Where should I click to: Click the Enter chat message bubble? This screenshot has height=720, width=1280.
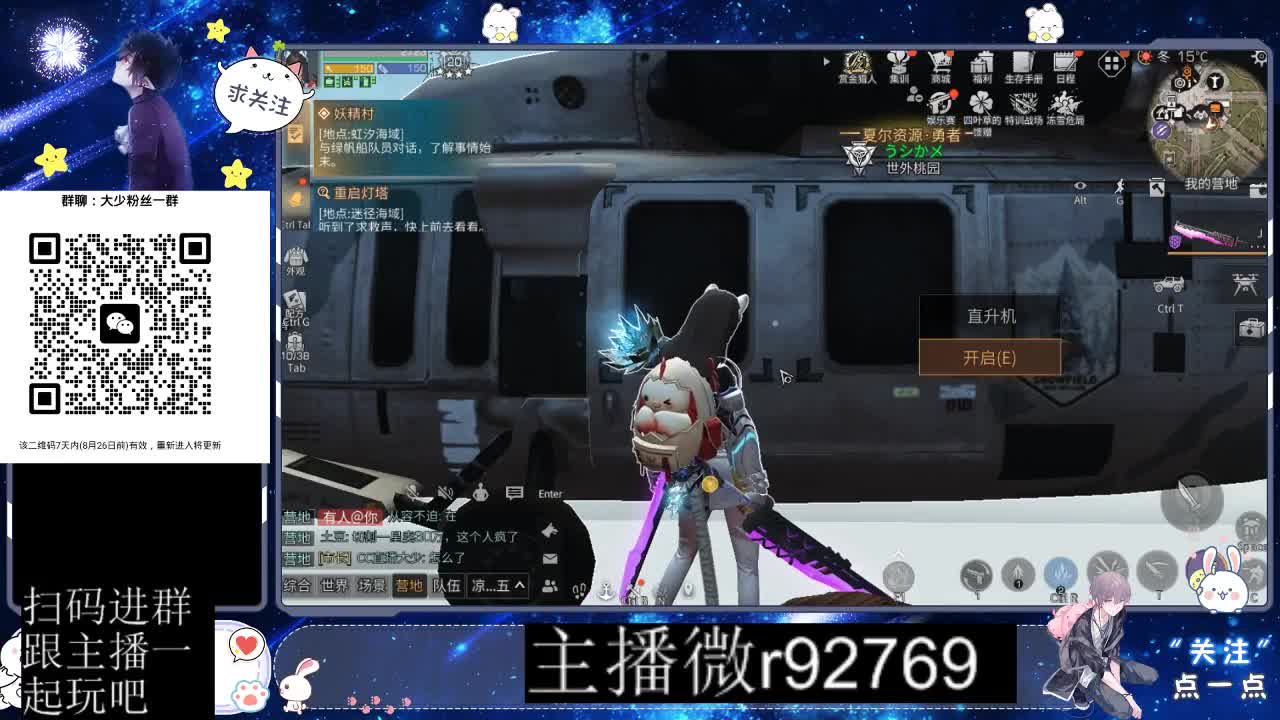click(x=515, y=493)
